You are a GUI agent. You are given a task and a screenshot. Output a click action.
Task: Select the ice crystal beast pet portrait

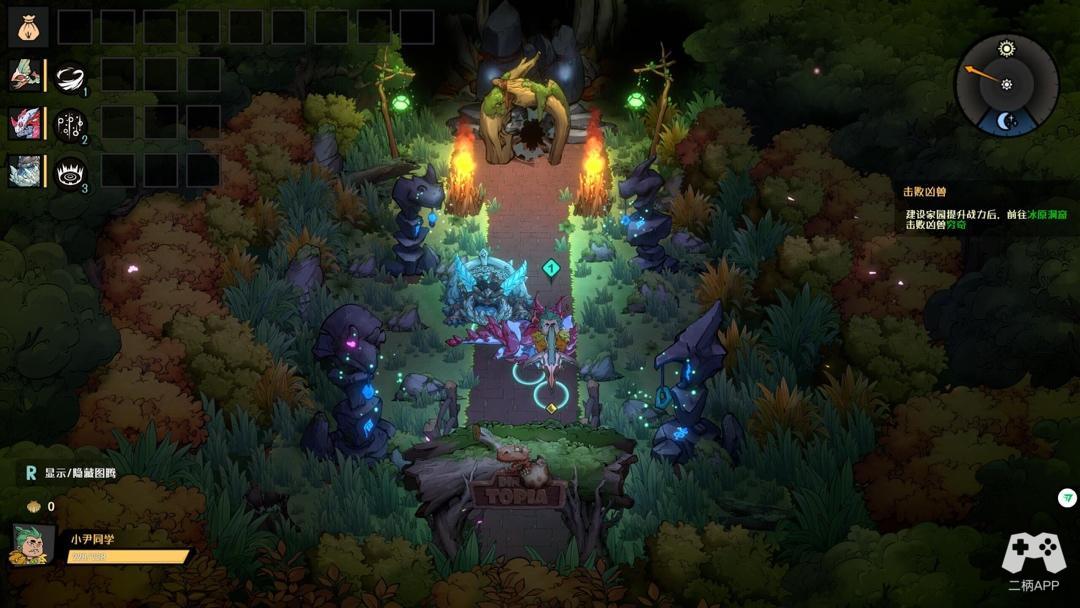tap(25, 171)
